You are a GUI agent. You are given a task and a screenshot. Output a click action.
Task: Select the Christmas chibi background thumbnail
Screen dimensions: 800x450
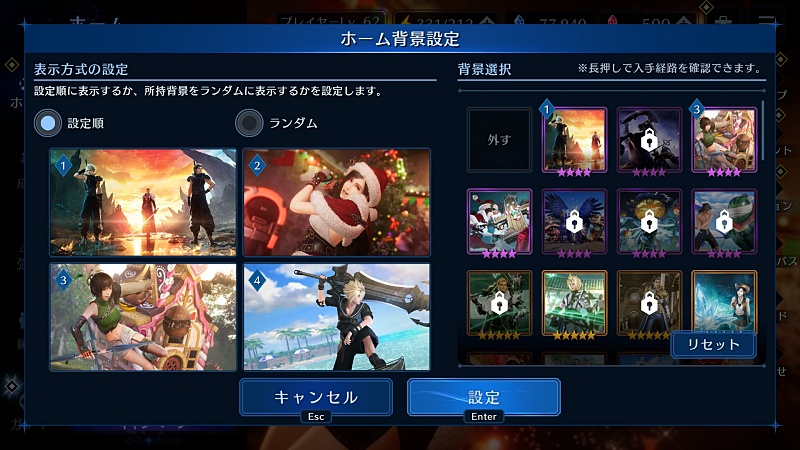[x=499, y=221]
